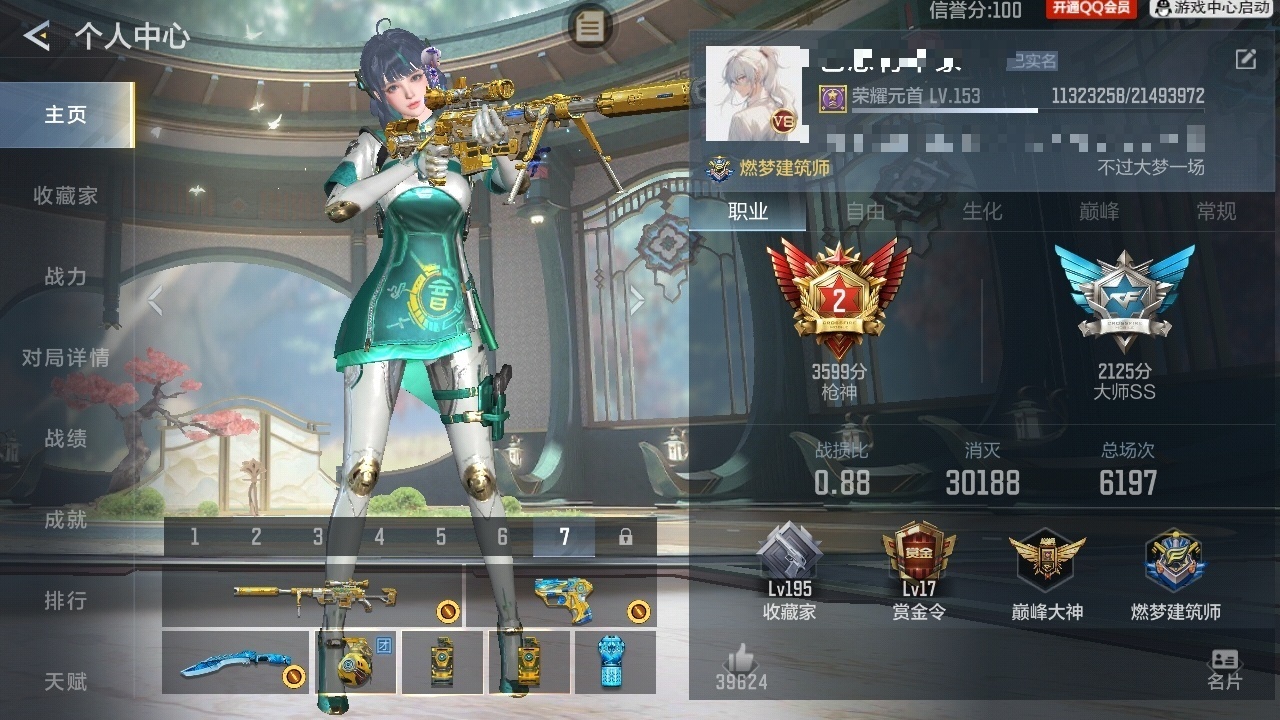
Task: Select the blue knife melee slot
Action: pyautogui.click(x=236, y=662)
